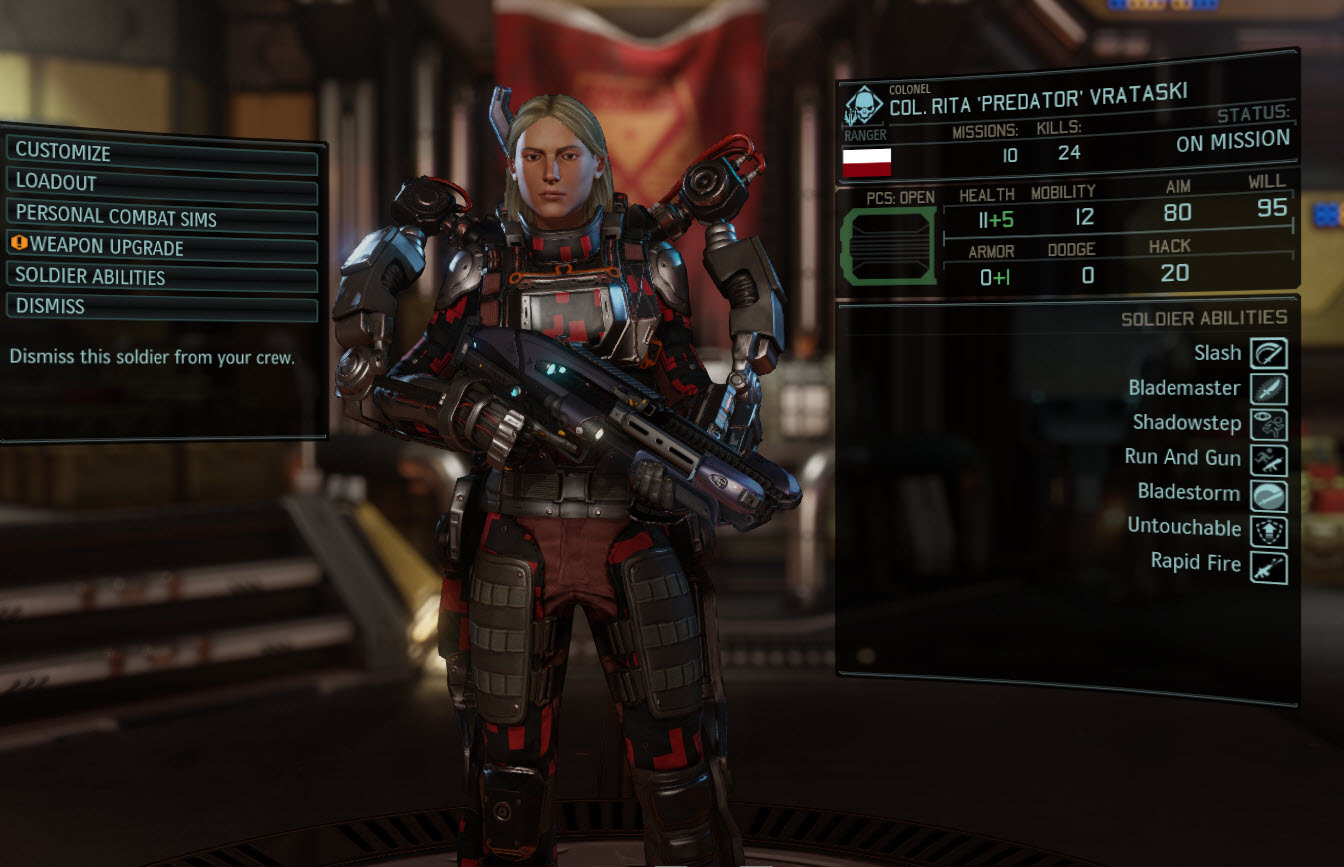Open the empty PCS slot
The image size is (1344, 867).
(x=889, y=245)
